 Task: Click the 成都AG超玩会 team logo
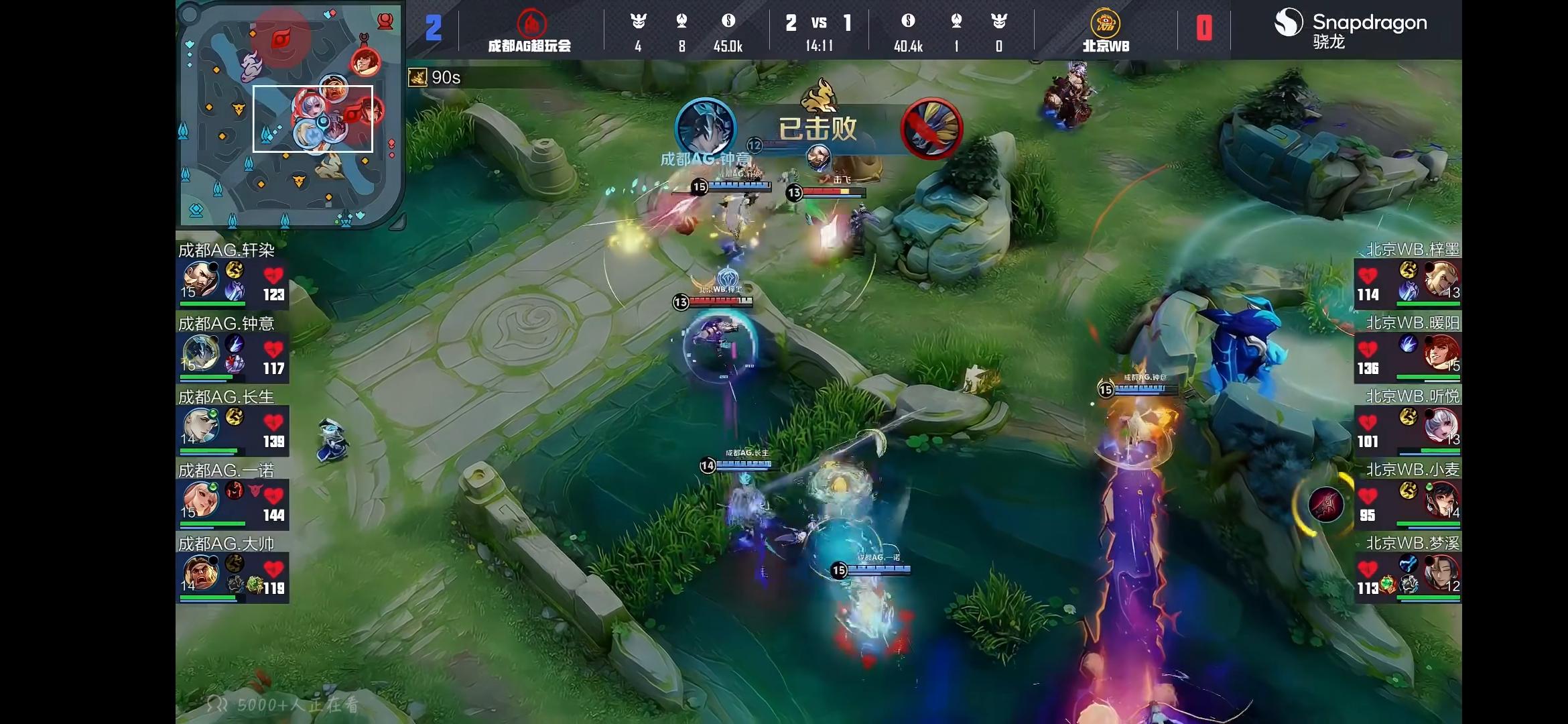[531, 23]
